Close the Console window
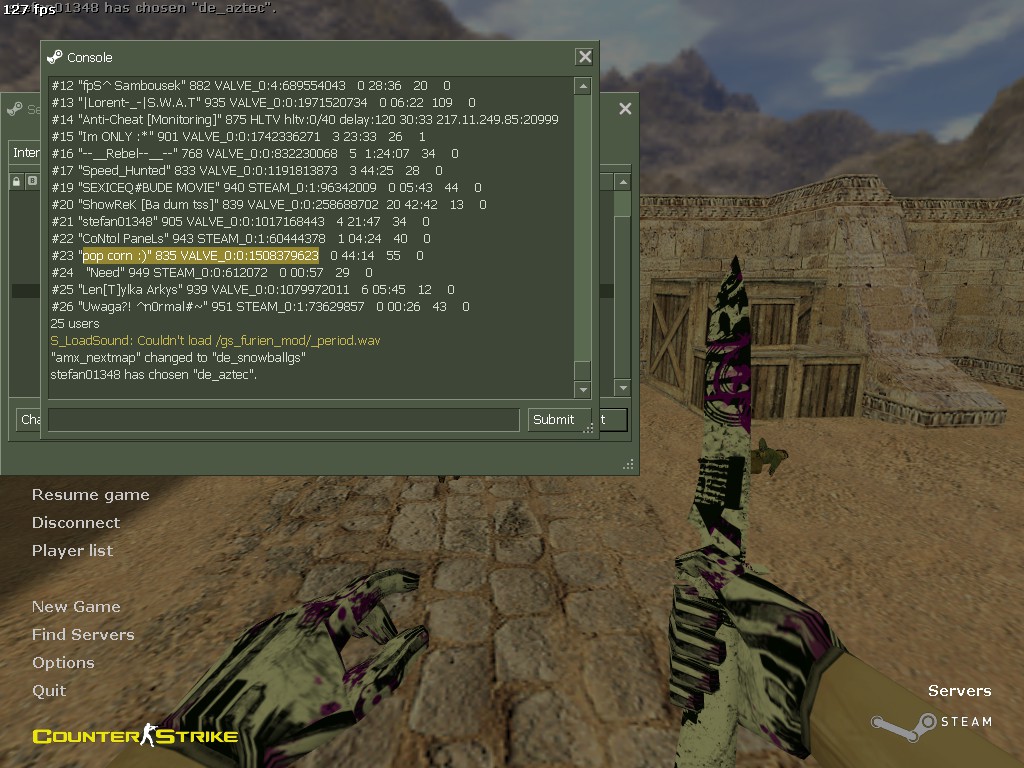The image size is (1024, 768). point(584,57)
